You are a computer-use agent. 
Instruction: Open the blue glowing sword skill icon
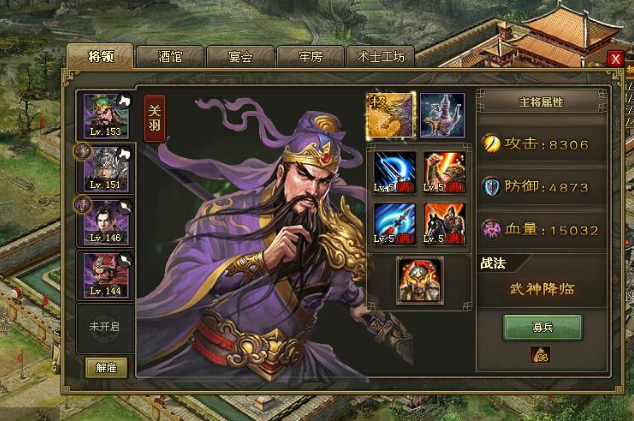point(393,171)
